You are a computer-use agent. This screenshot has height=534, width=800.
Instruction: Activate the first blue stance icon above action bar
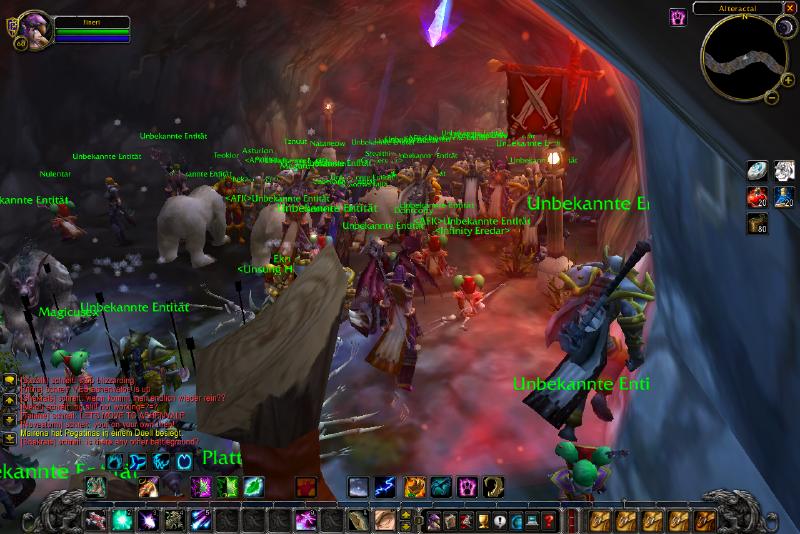tap(114, 461)
